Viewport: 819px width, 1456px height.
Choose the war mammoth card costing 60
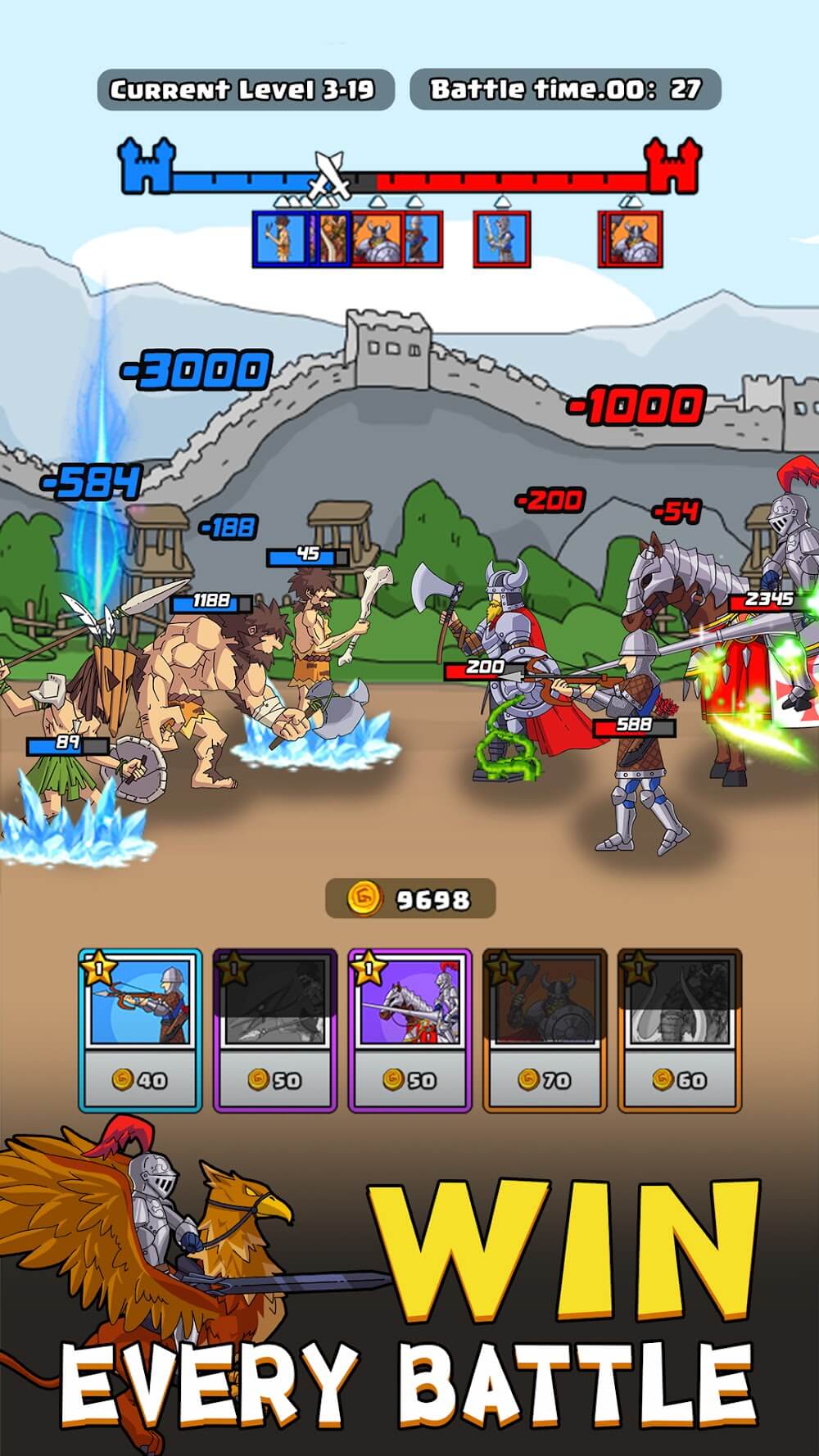(679, 1029)
